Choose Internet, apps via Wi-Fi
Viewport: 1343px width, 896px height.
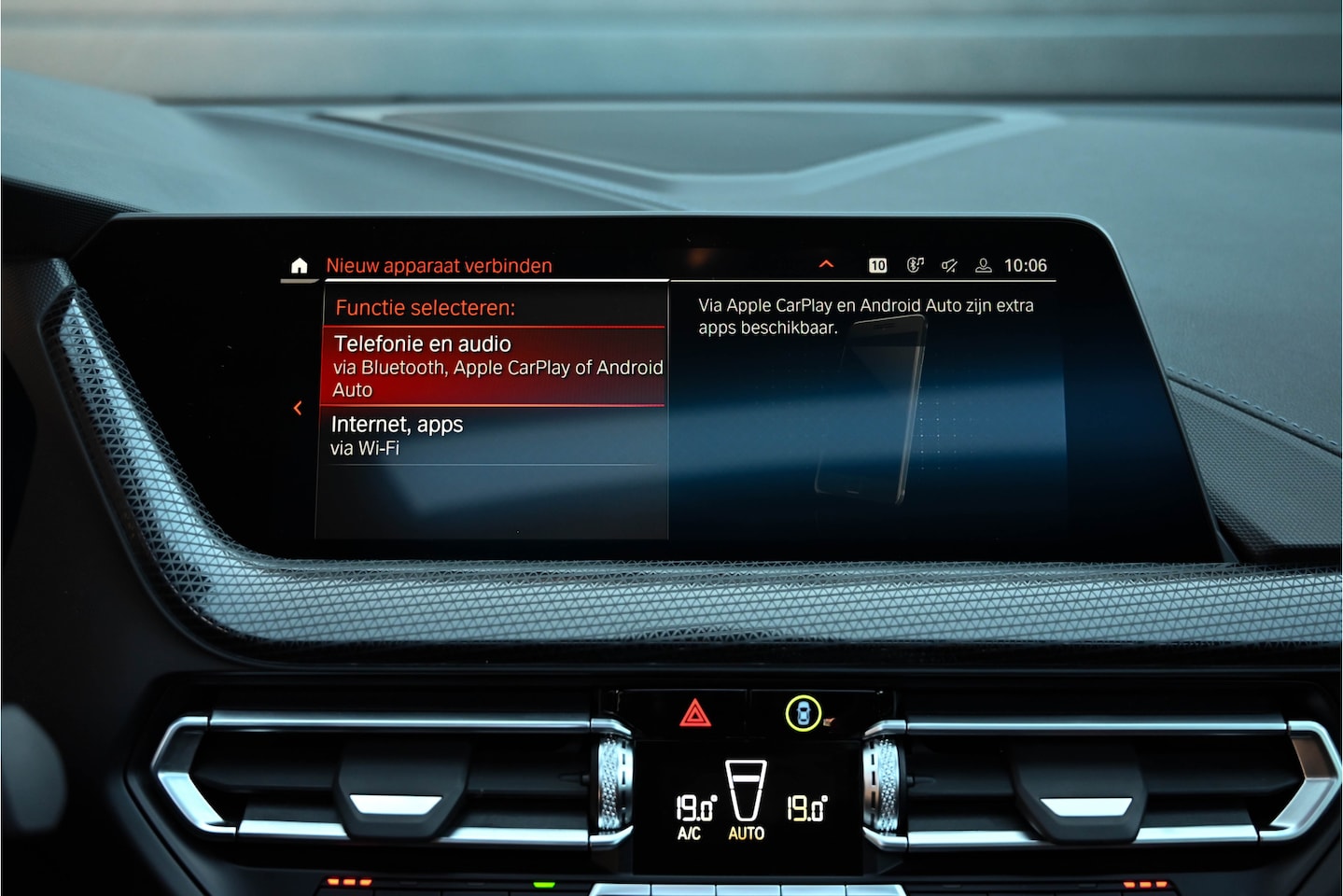pos(495,435)
